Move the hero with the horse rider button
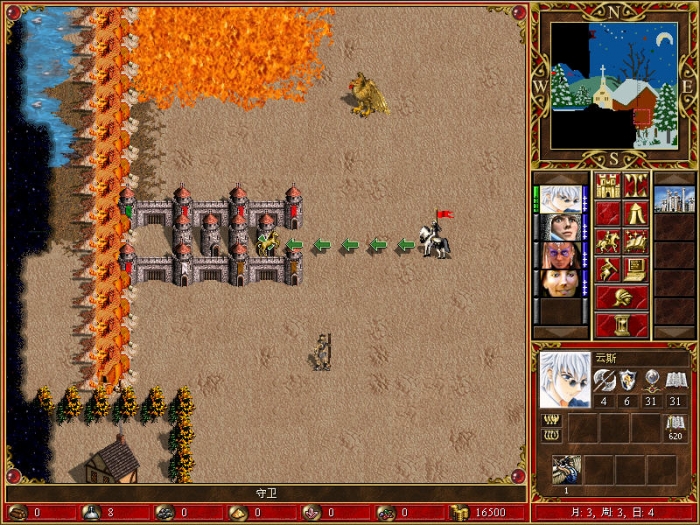The width and height of the screenshot is (700, 525). click(607, 241)
